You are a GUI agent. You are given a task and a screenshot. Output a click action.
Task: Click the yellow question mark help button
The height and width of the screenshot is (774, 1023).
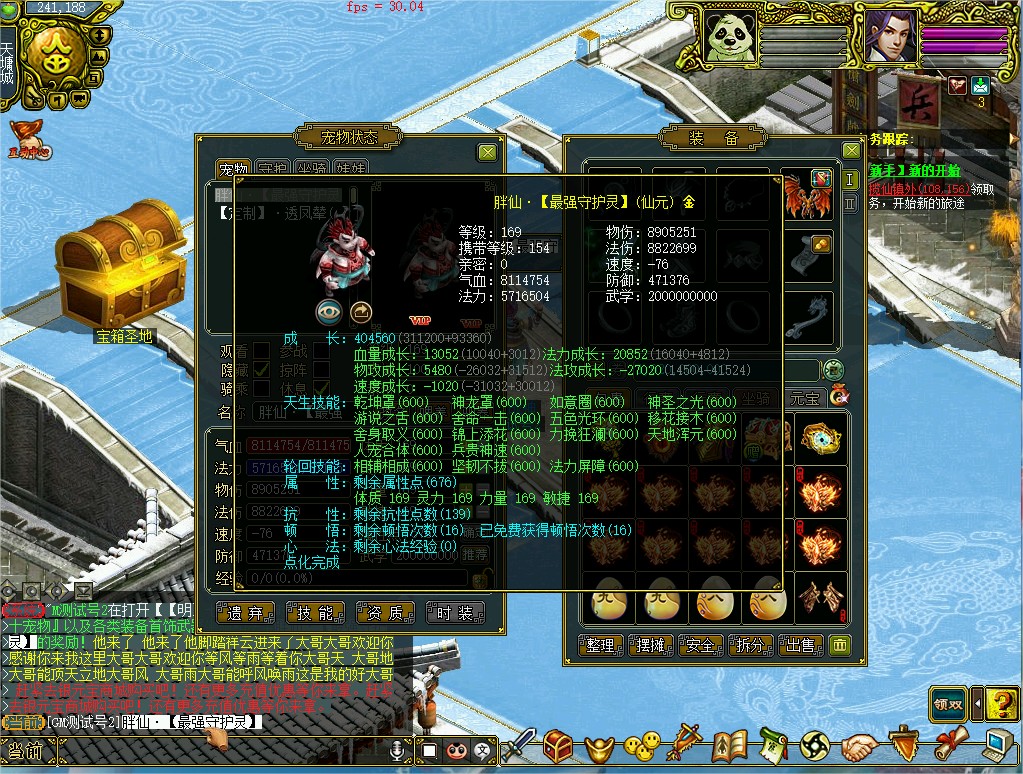coord(1000,704)
